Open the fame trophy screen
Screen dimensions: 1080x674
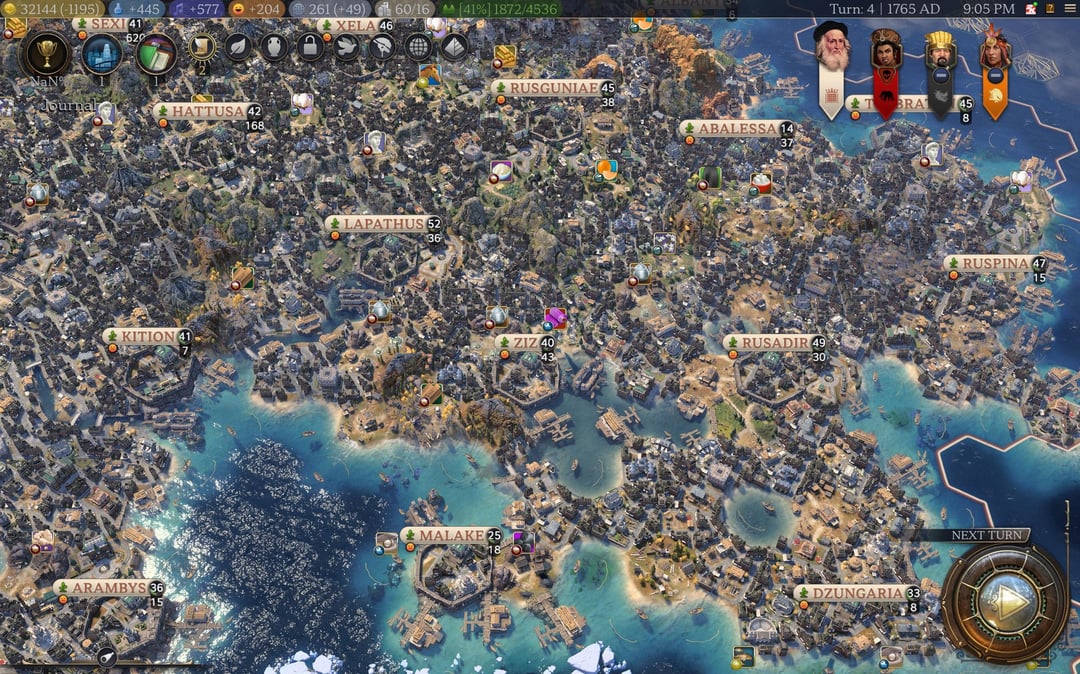click(45, 53)
